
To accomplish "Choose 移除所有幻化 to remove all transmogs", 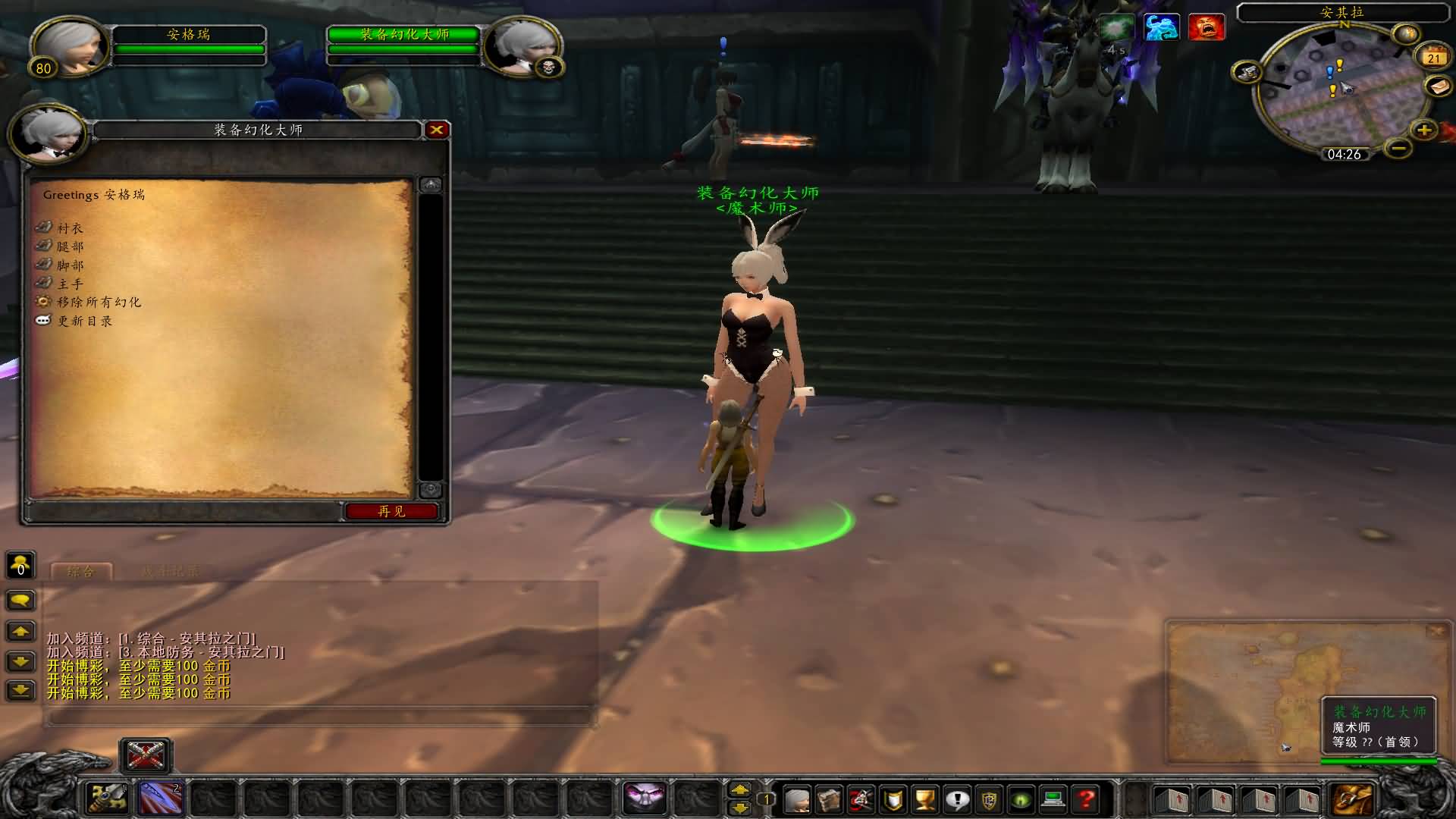I will tap(98, 302).
